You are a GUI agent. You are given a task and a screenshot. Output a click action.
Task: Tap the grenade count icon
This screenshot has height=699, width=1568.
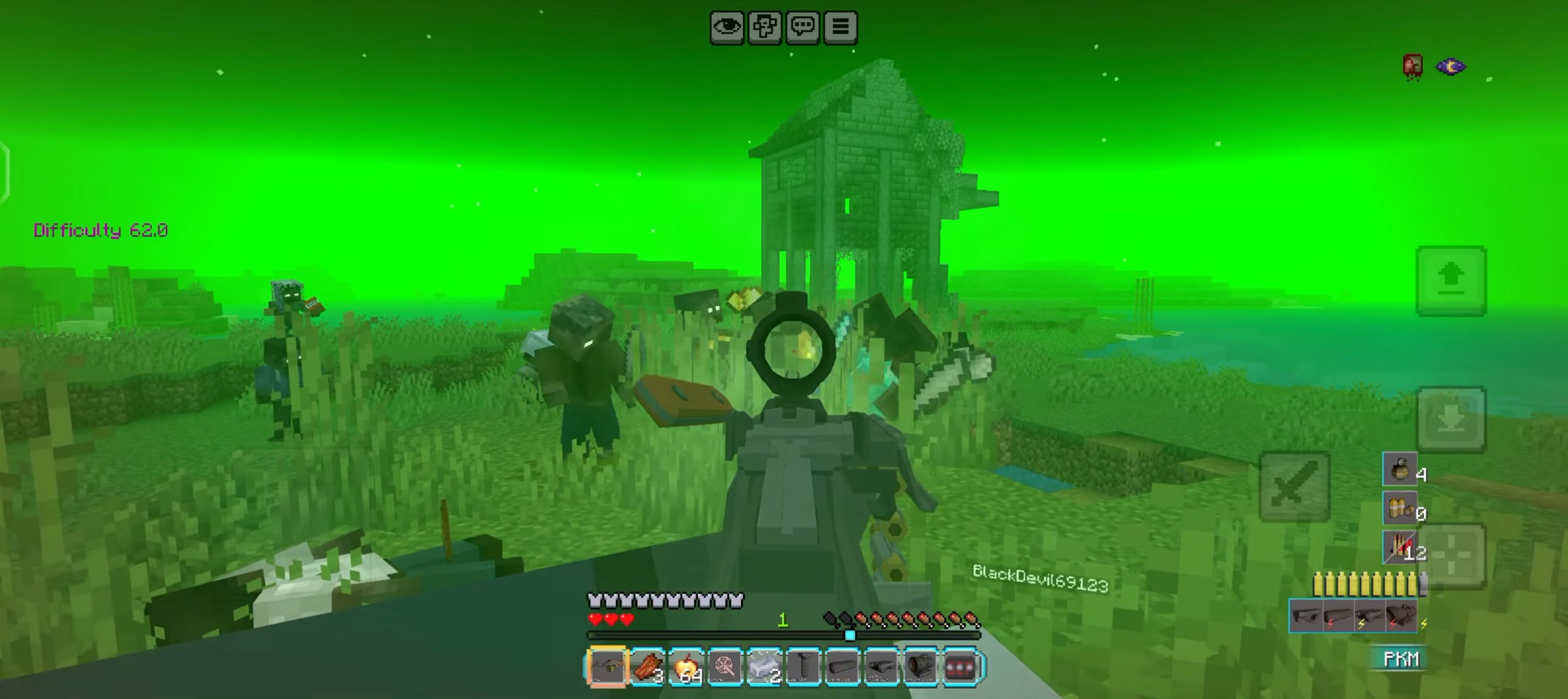tap(1400, 470)
